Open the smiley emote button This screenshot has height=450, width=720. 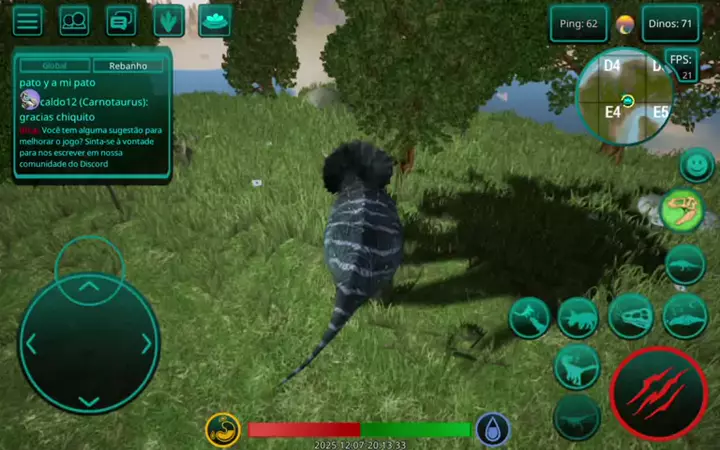(696, 163)
